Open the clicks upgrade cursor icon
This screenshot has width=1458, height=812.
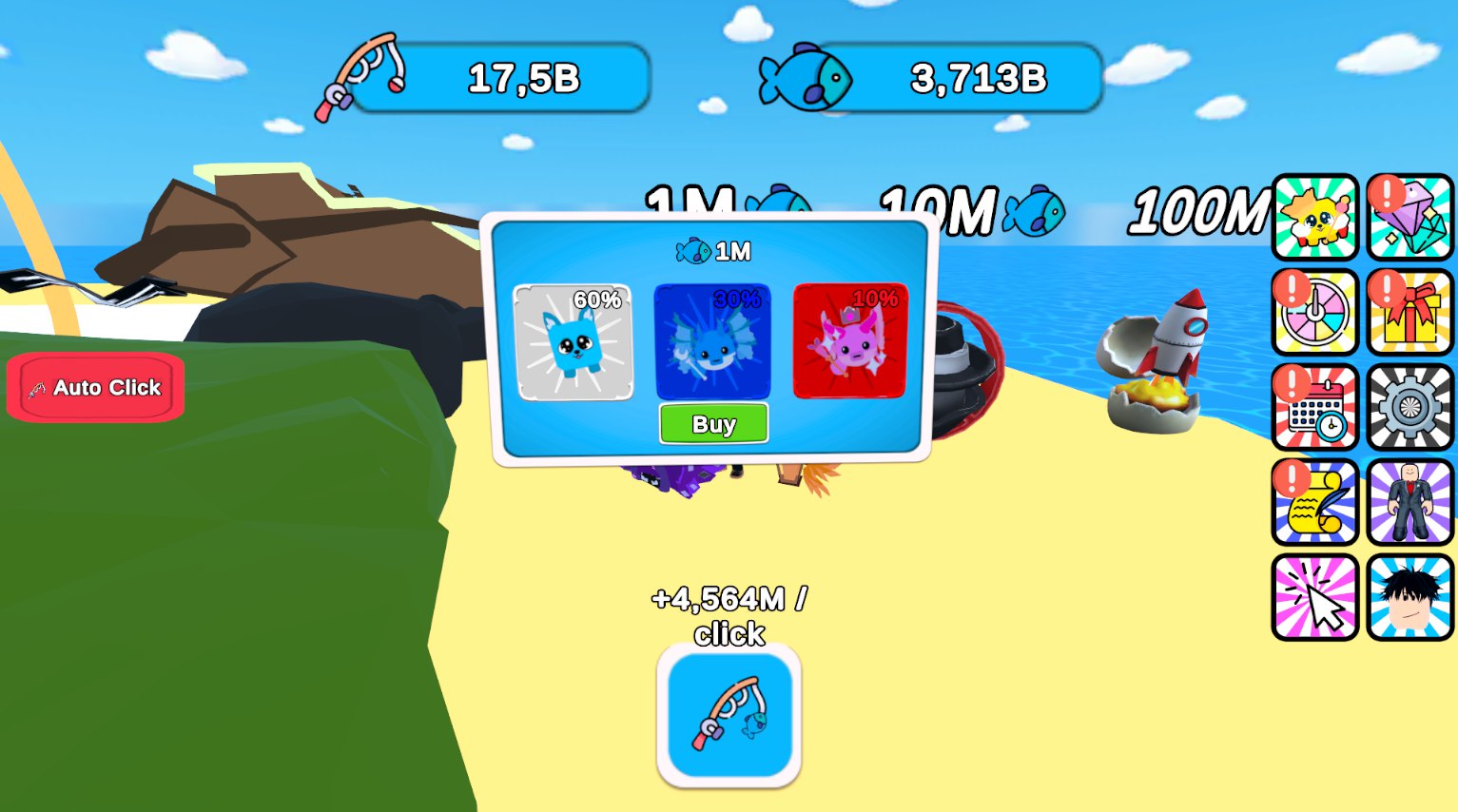coord(1314,594)
